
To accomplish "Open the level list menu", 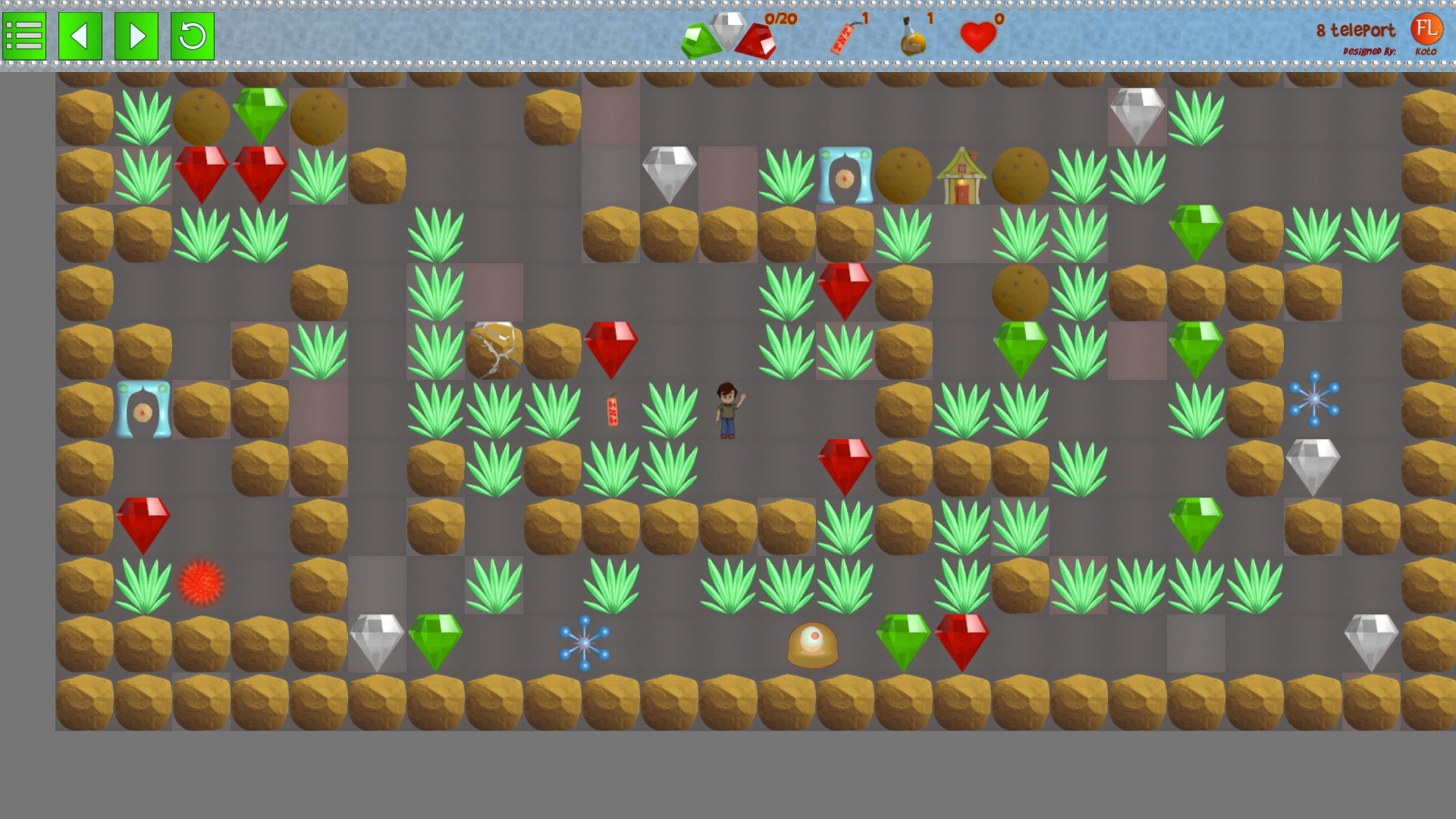I will 24,36.
